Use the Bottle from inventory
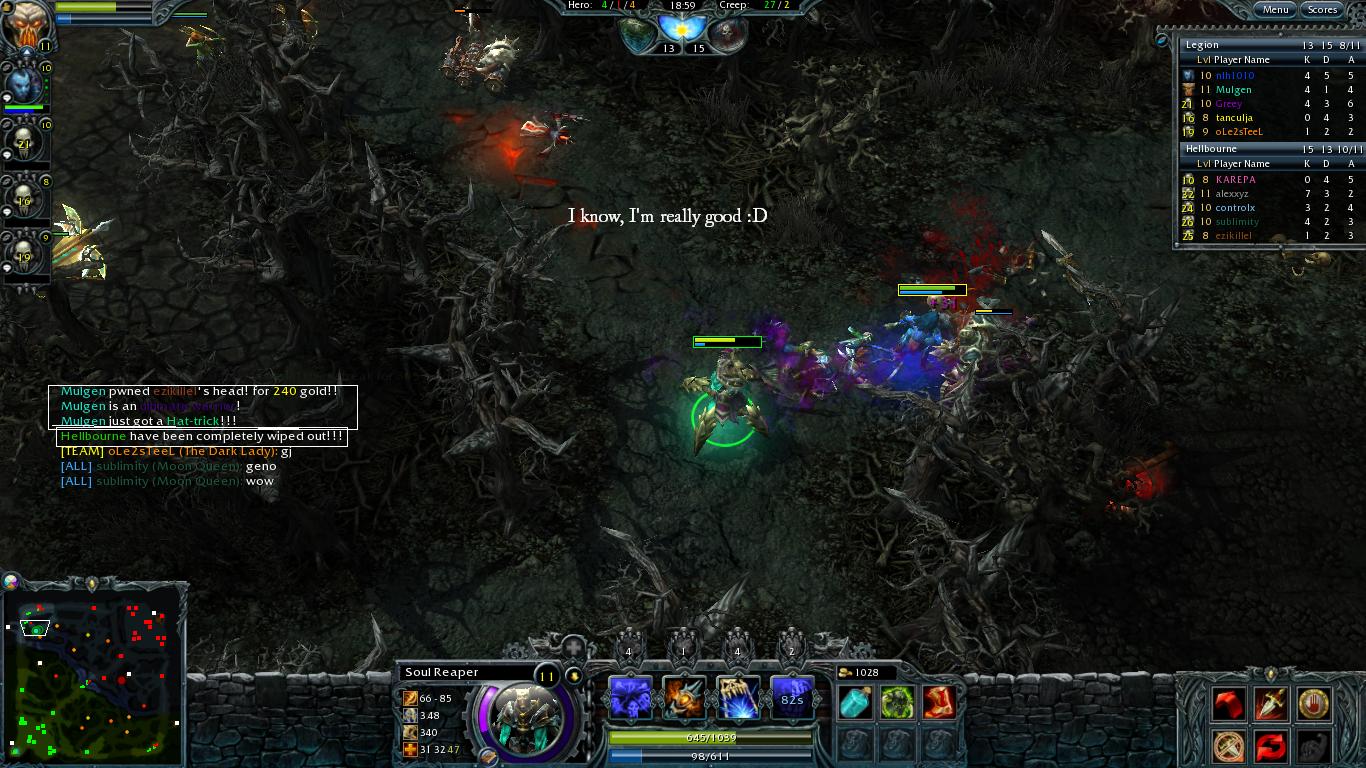This screenshot has height=768, width=1366. 854,704
